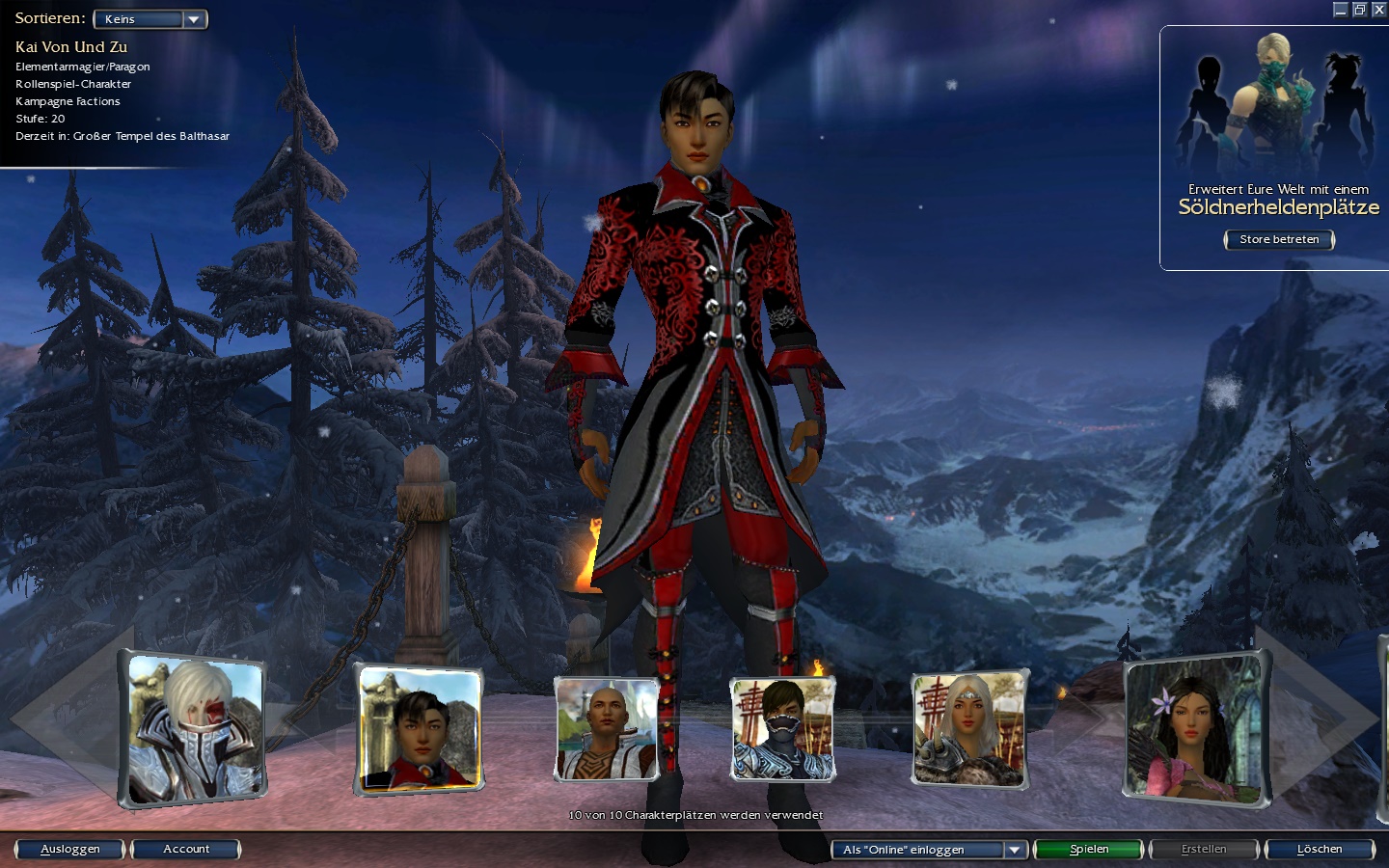
Task: Pick the dark-haired woman with flower portrait
Action: click(1194, 730)
